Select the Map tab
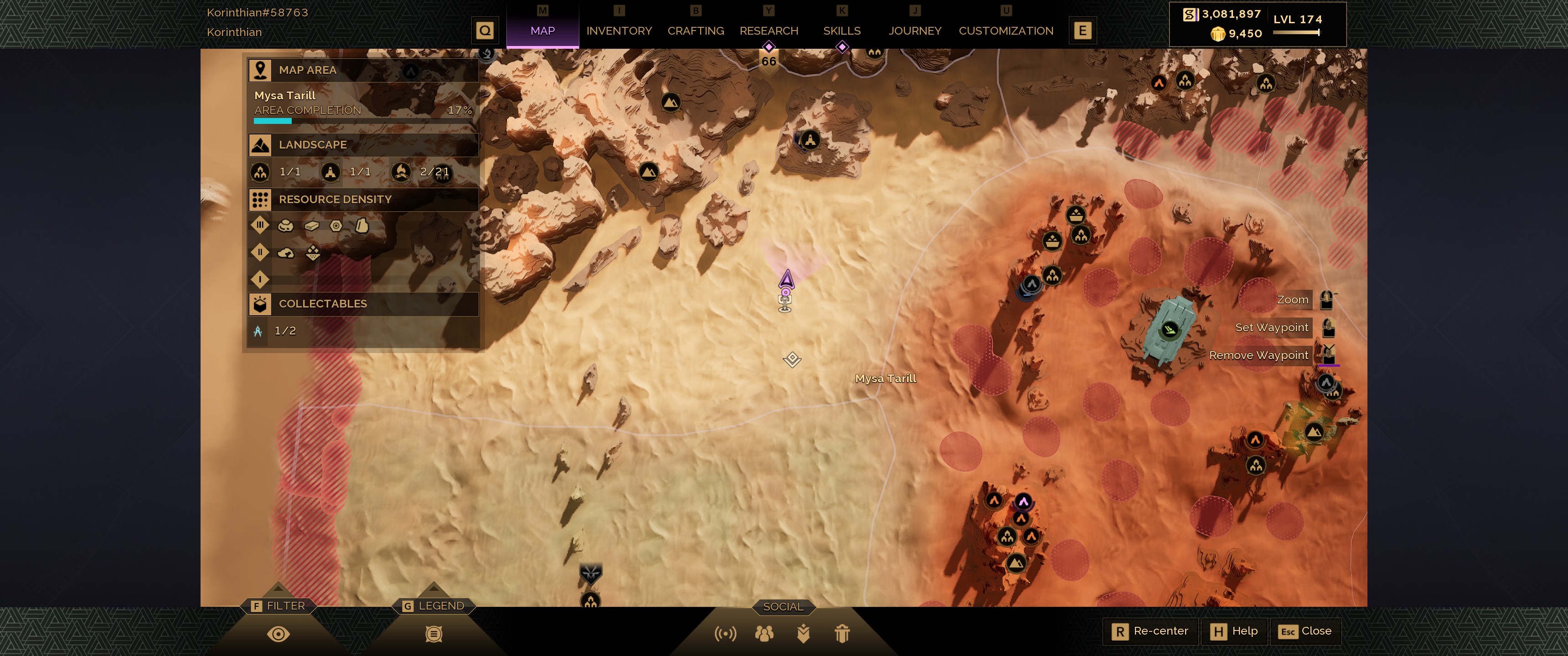 coord(542,31)
